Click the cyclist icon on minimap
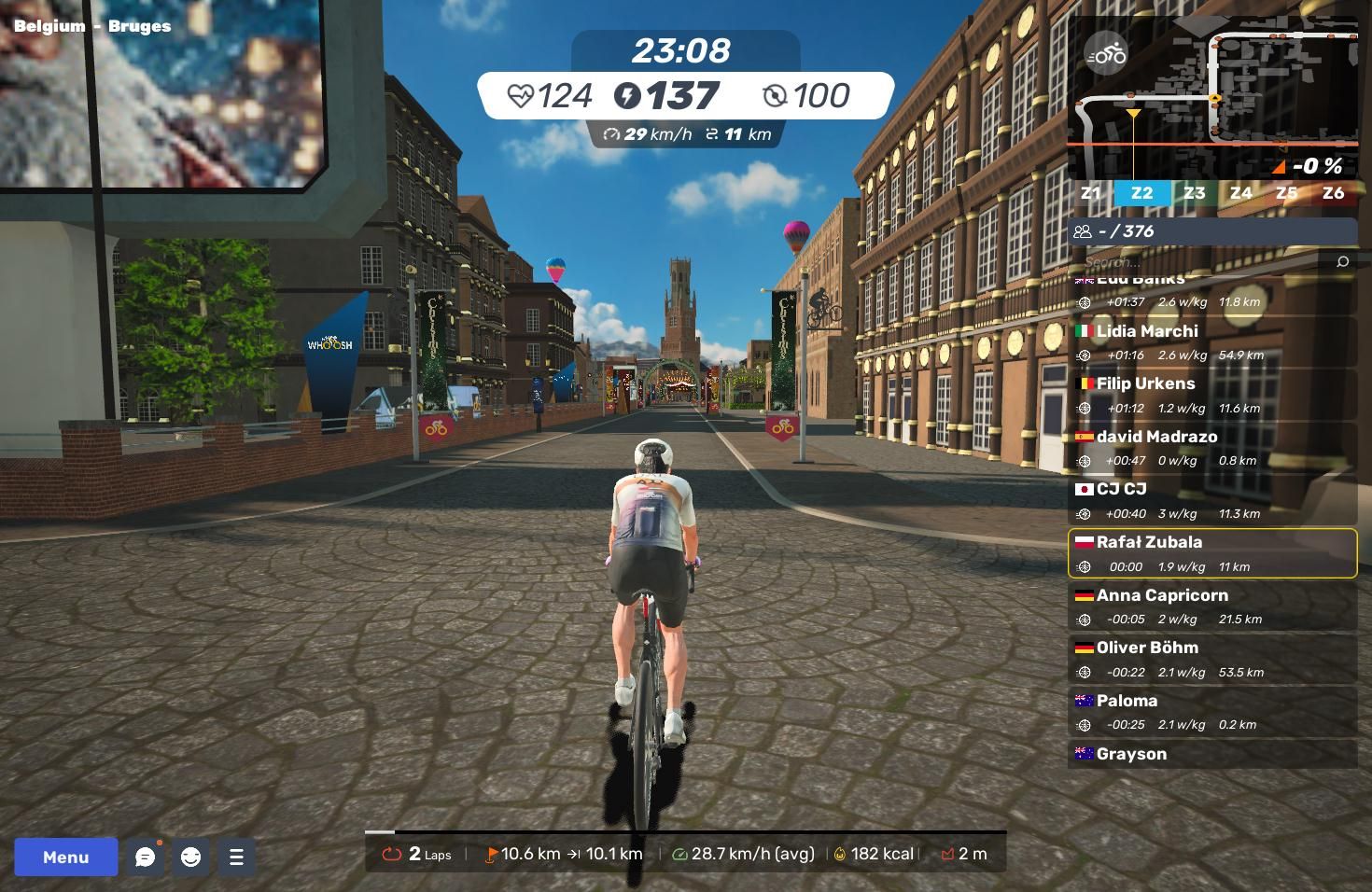 1107,54
